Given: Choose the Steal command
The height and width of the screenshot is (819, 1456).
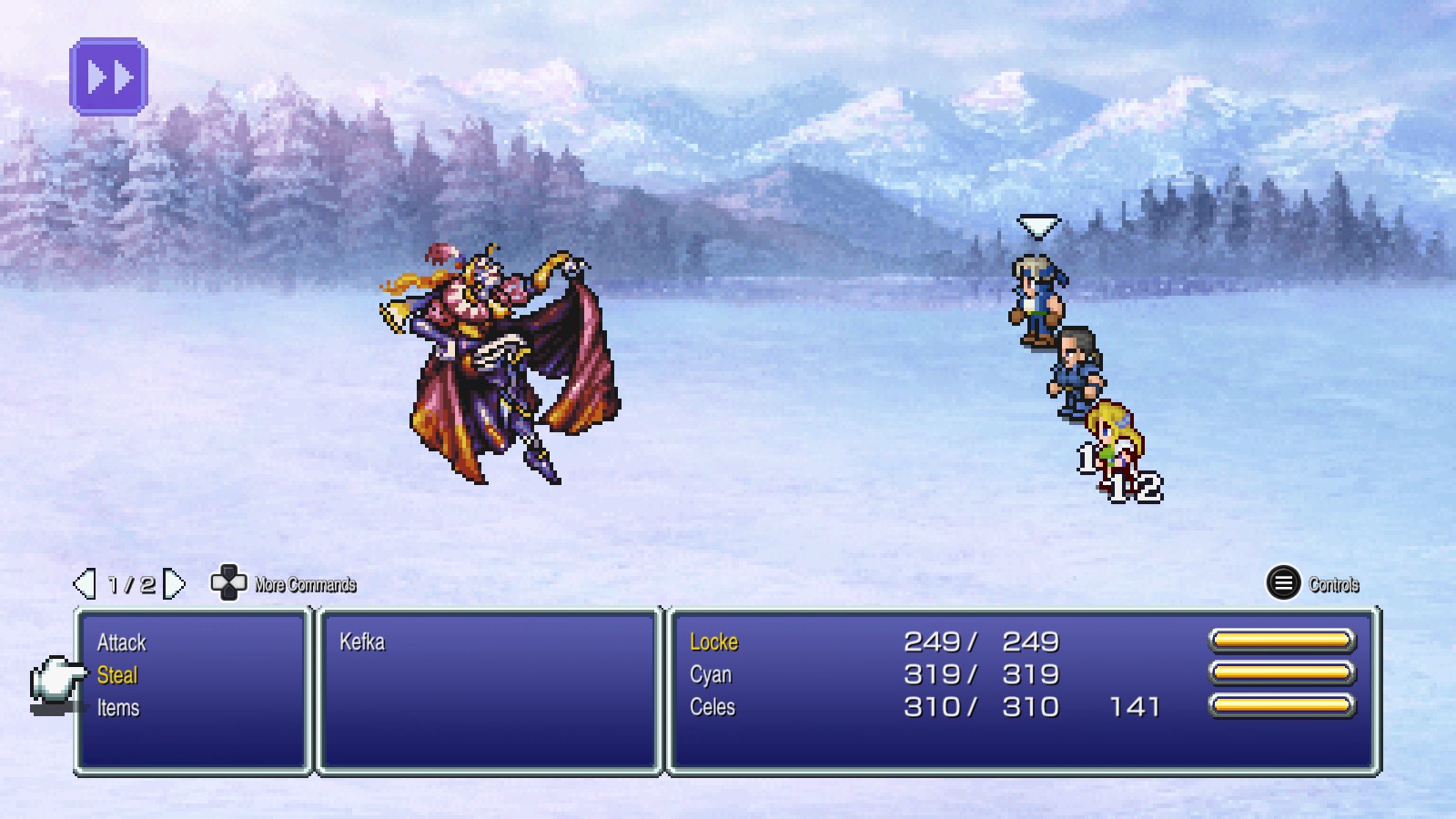Looking at the screenshot, I should [117, 675].
